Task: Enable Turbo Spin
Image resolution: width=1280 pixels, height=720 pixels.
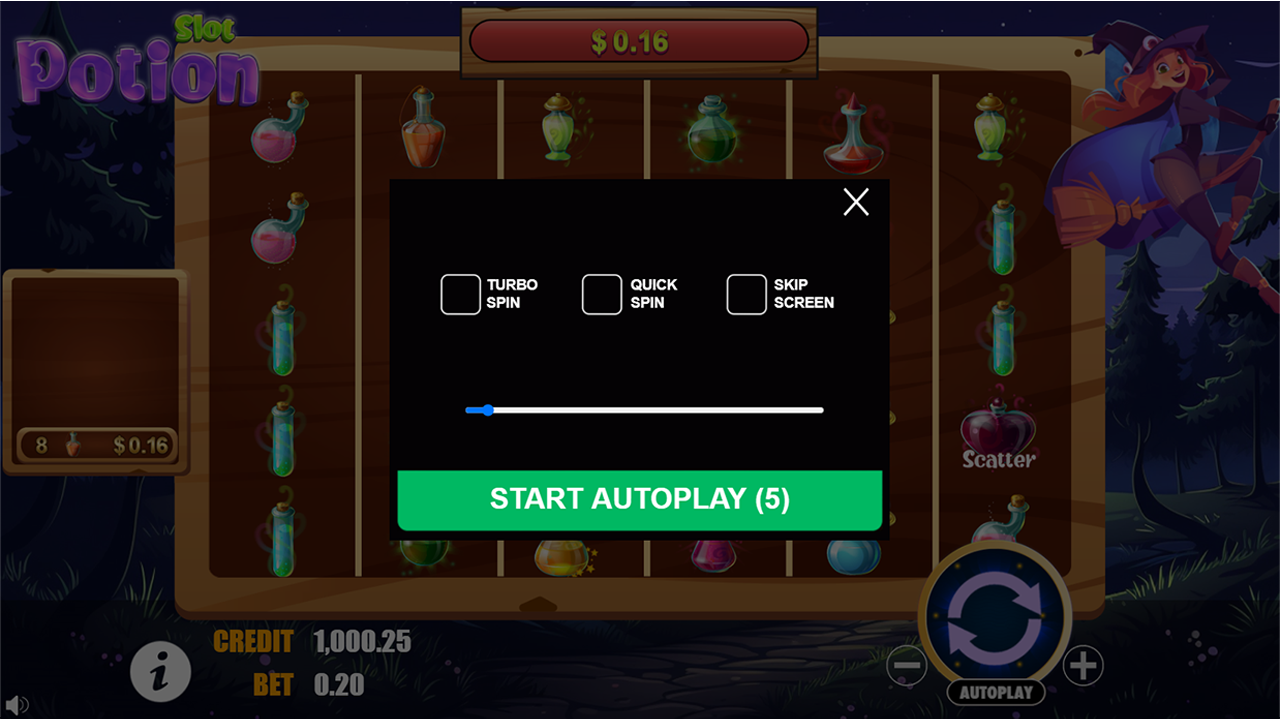Action: coord(461,293)
